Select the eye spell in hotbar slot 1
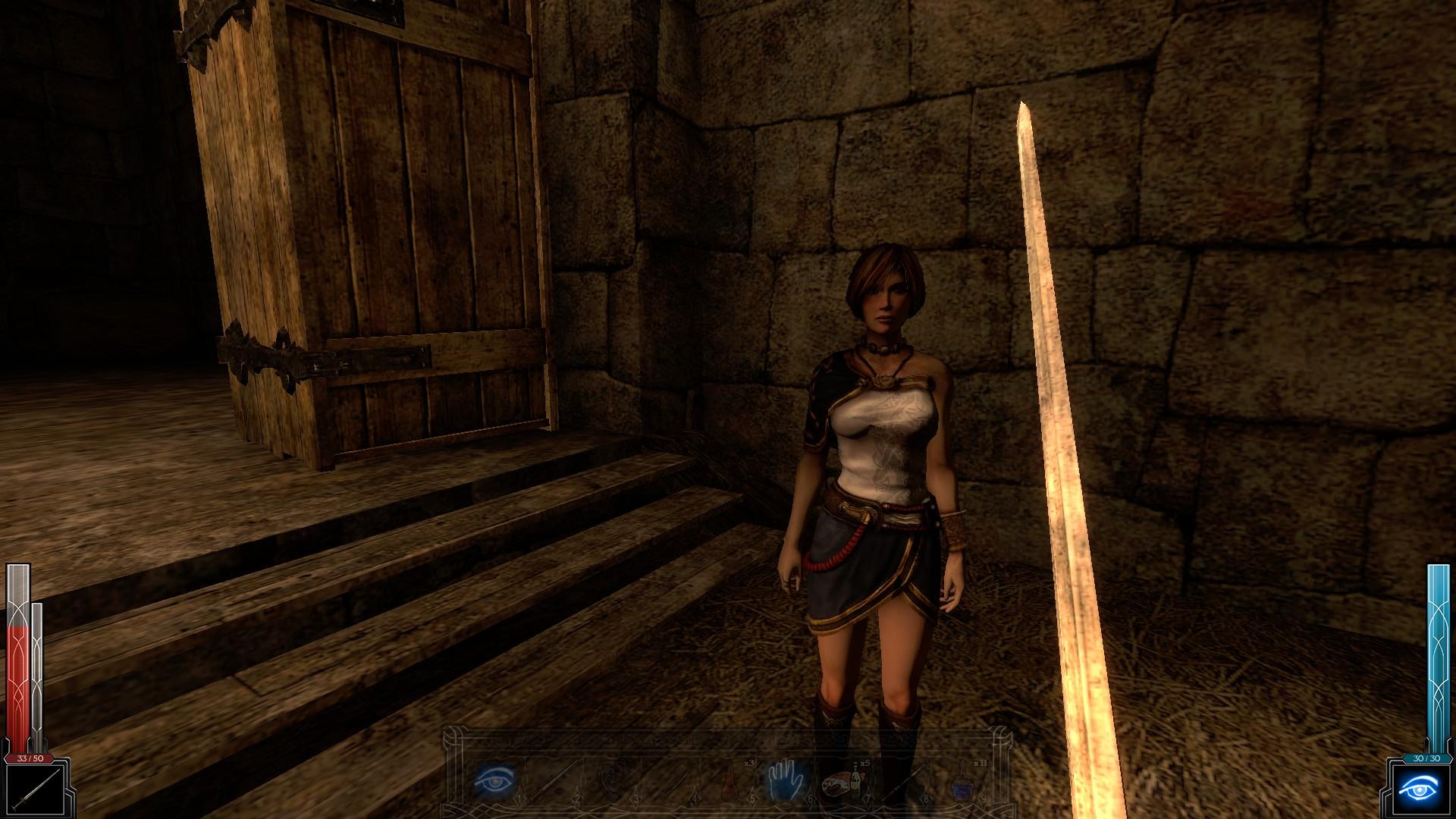Image resolution: width=1456 pixels, height=819 pixels. pyautogui.click(x=494, y=780)
